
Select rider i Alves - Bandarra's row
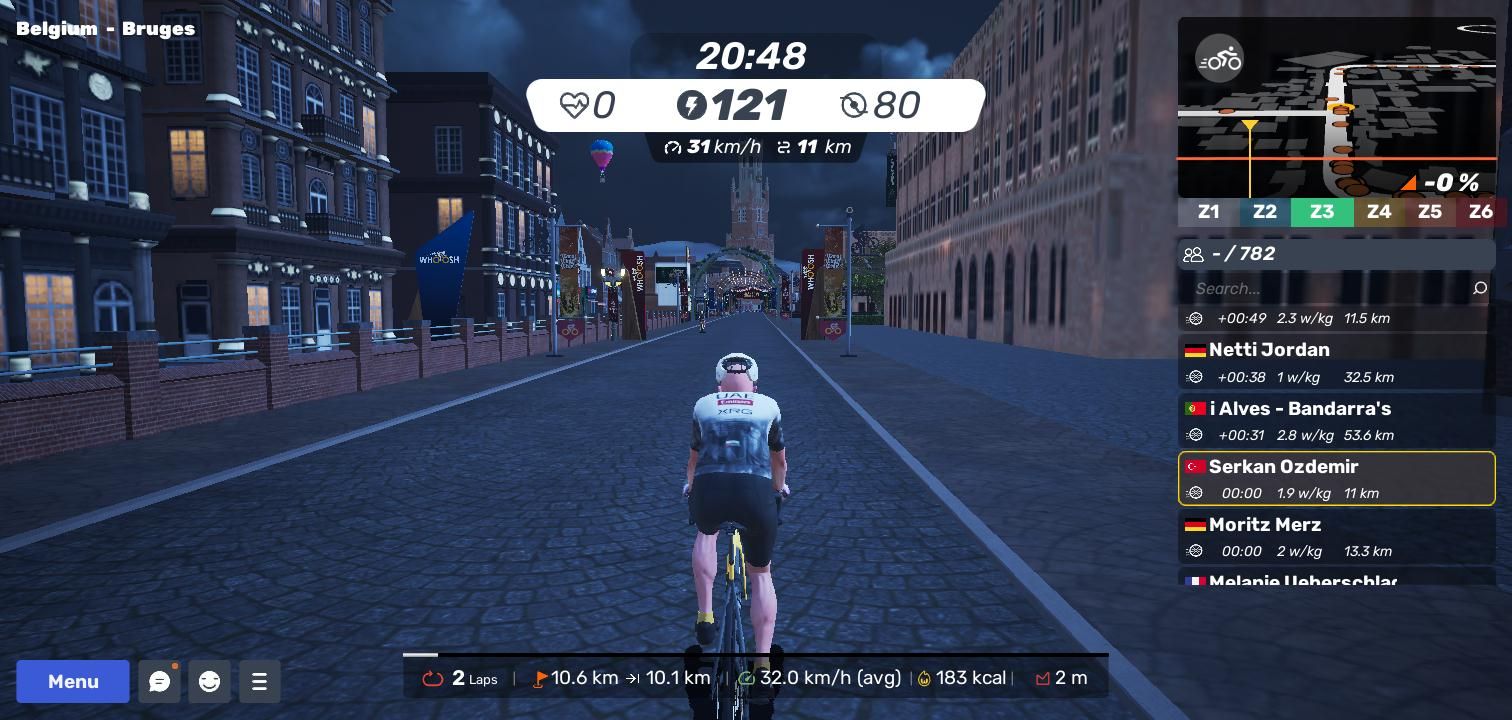[x=1336, y=421]
